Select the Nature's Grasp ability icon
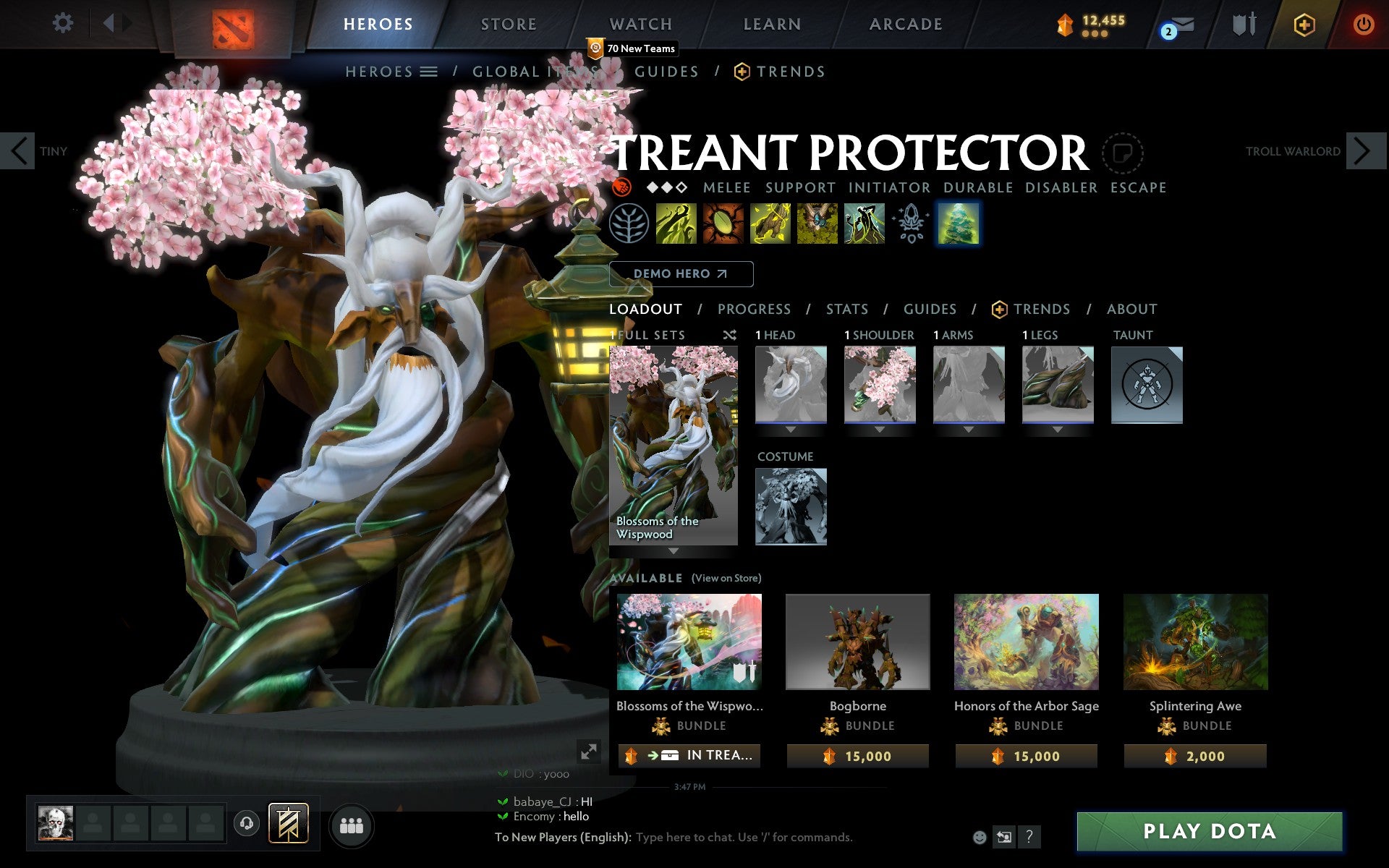Image resolution: width=1389 pixels, height=868 pixels. 675,224
